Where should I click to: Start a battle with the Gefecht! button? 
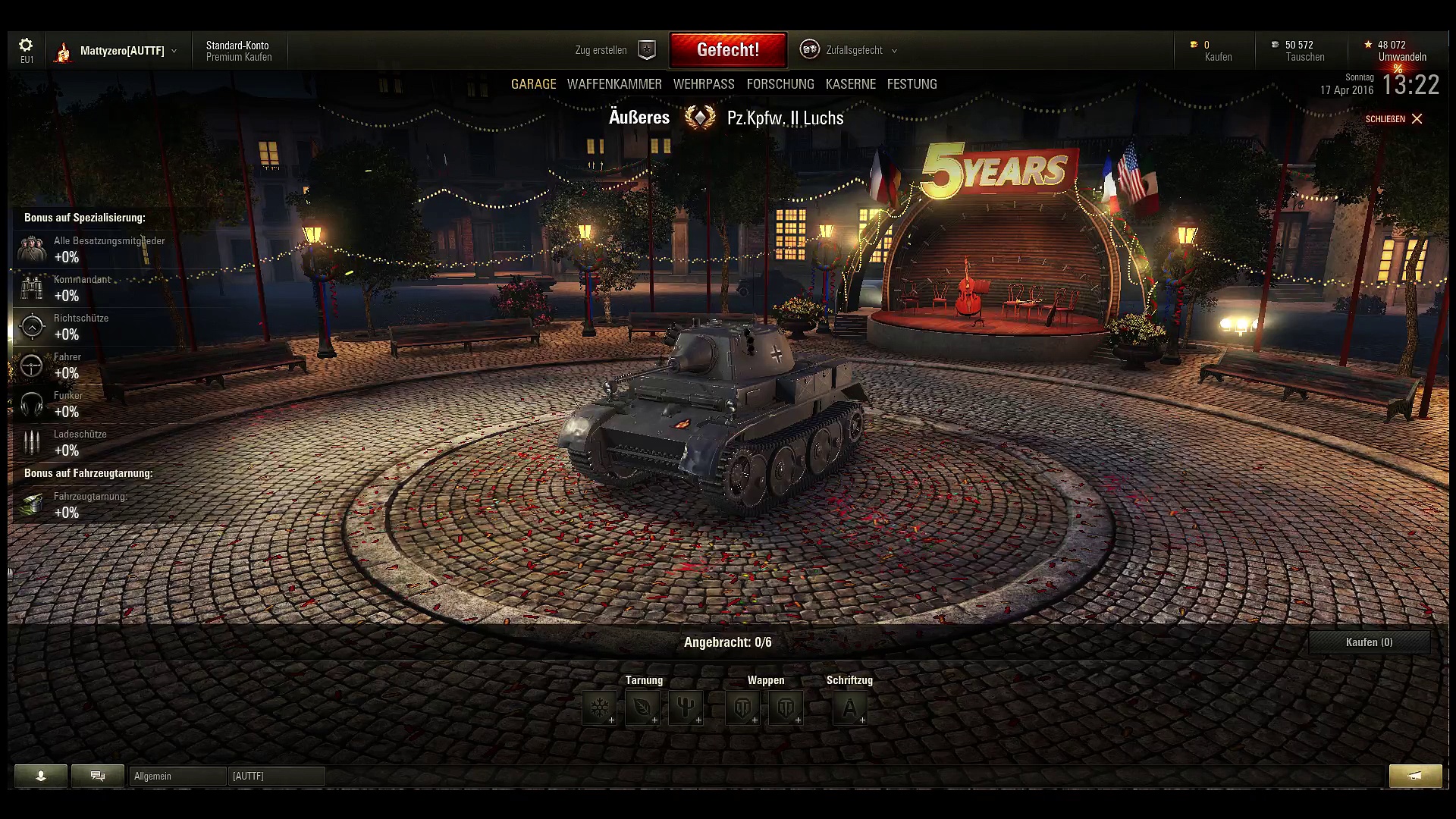point(727,50)
